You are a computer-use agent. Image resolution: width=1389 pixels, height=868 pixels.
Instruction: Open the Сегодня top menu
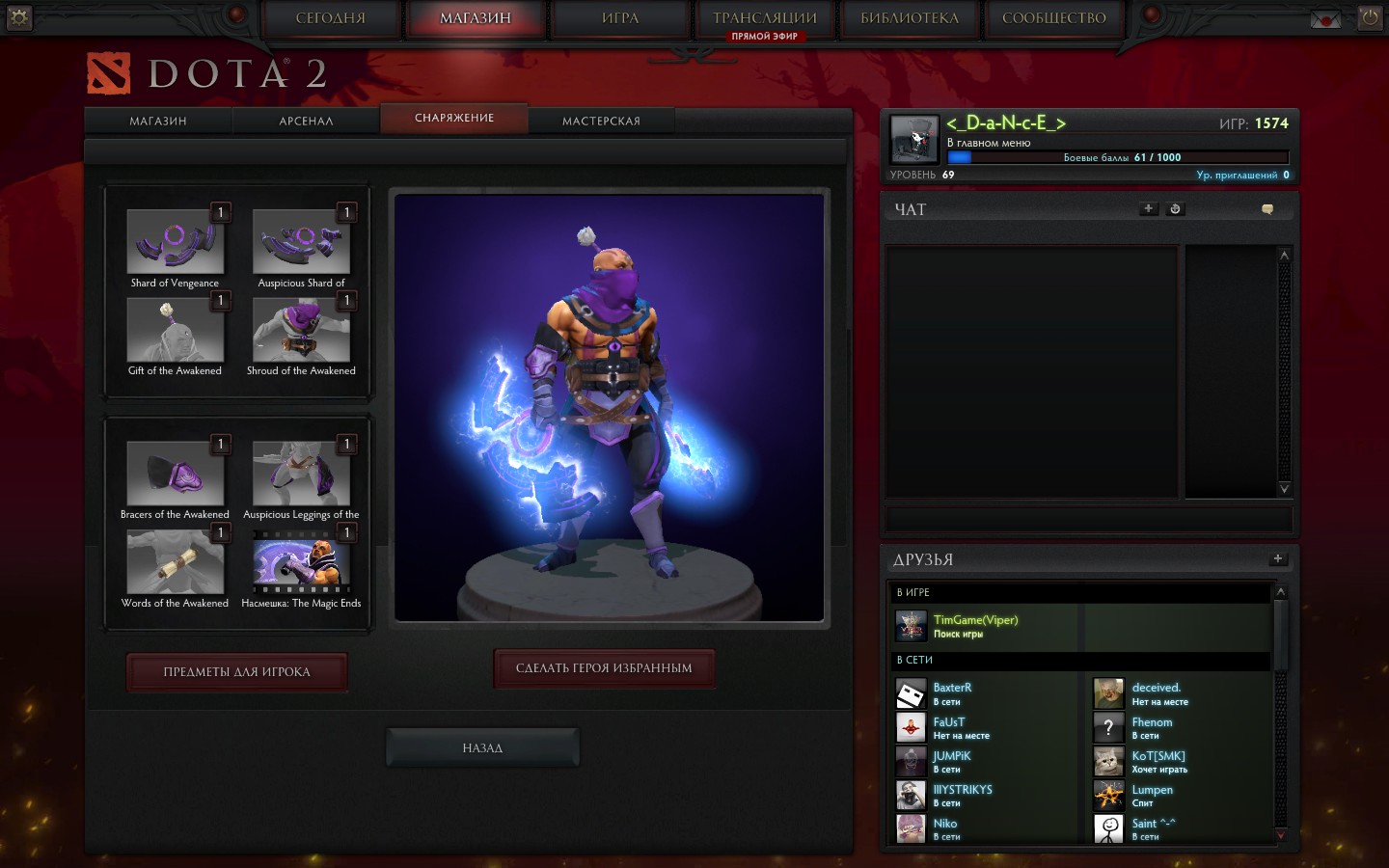coord(331,18)
